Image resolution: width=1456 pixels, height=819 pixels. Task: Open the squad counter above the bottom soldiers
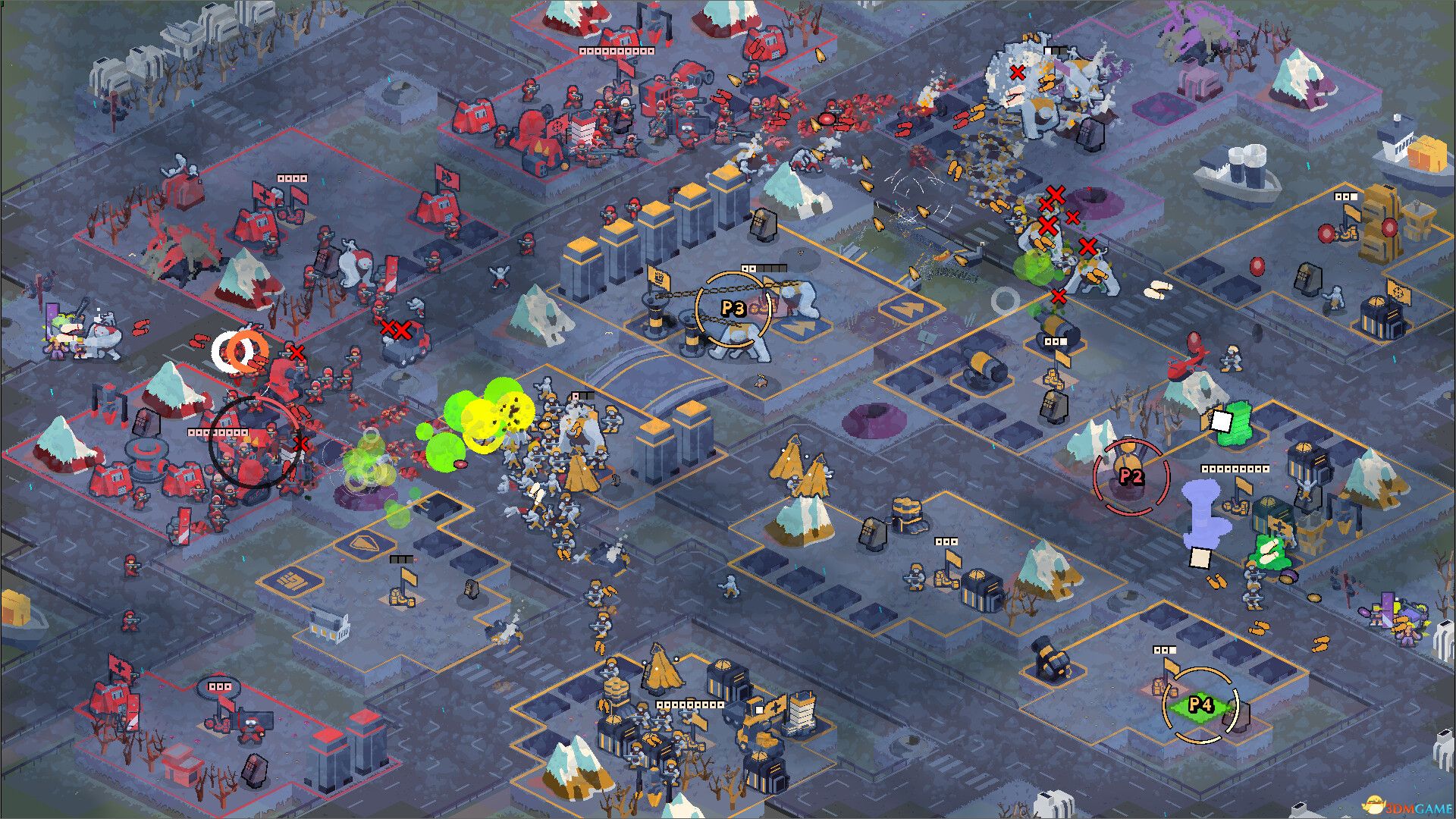coord(689,704)
